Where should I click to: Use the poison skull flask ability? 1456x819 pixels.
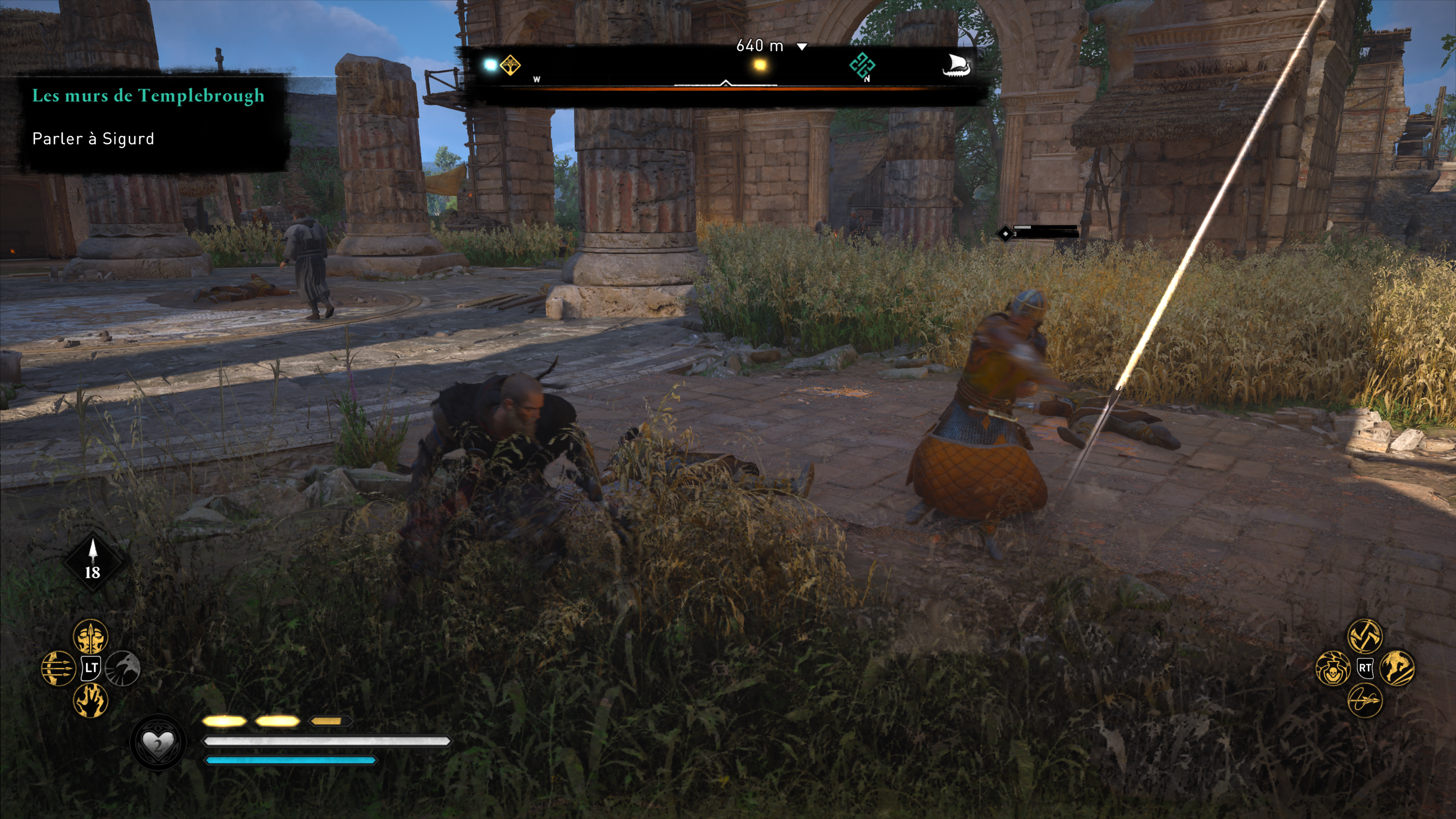click(1333, 668)
